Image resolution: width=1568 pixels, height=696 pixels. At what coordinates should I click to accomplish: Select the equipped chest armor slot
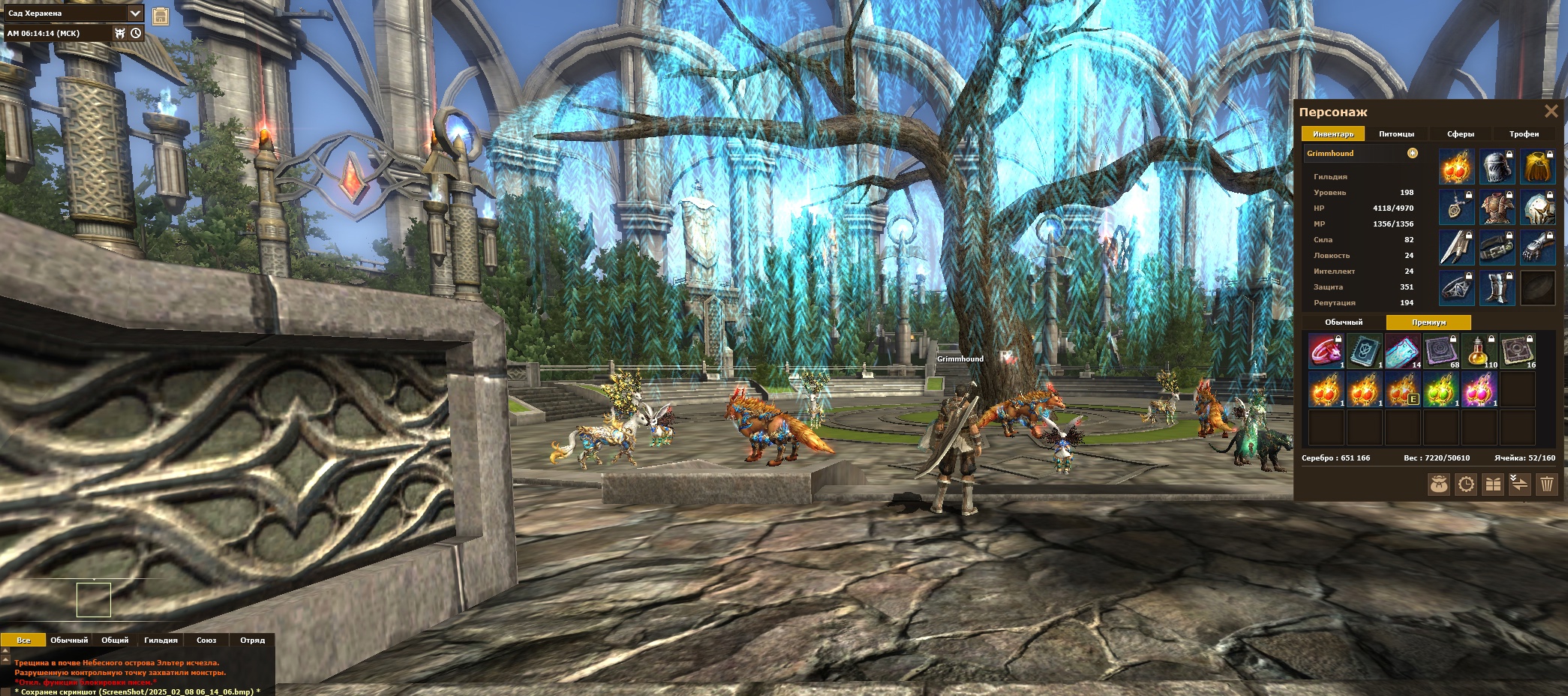[x=1497, y=207]
